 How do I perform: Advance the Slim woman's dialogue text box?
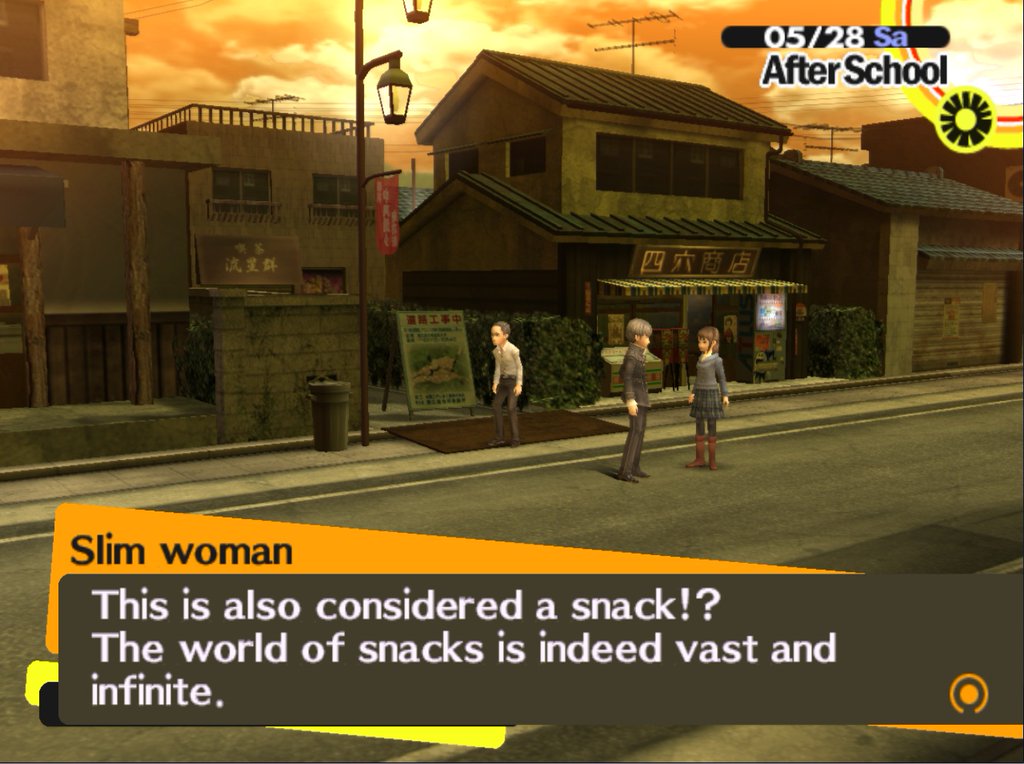[x=500, y=648]
